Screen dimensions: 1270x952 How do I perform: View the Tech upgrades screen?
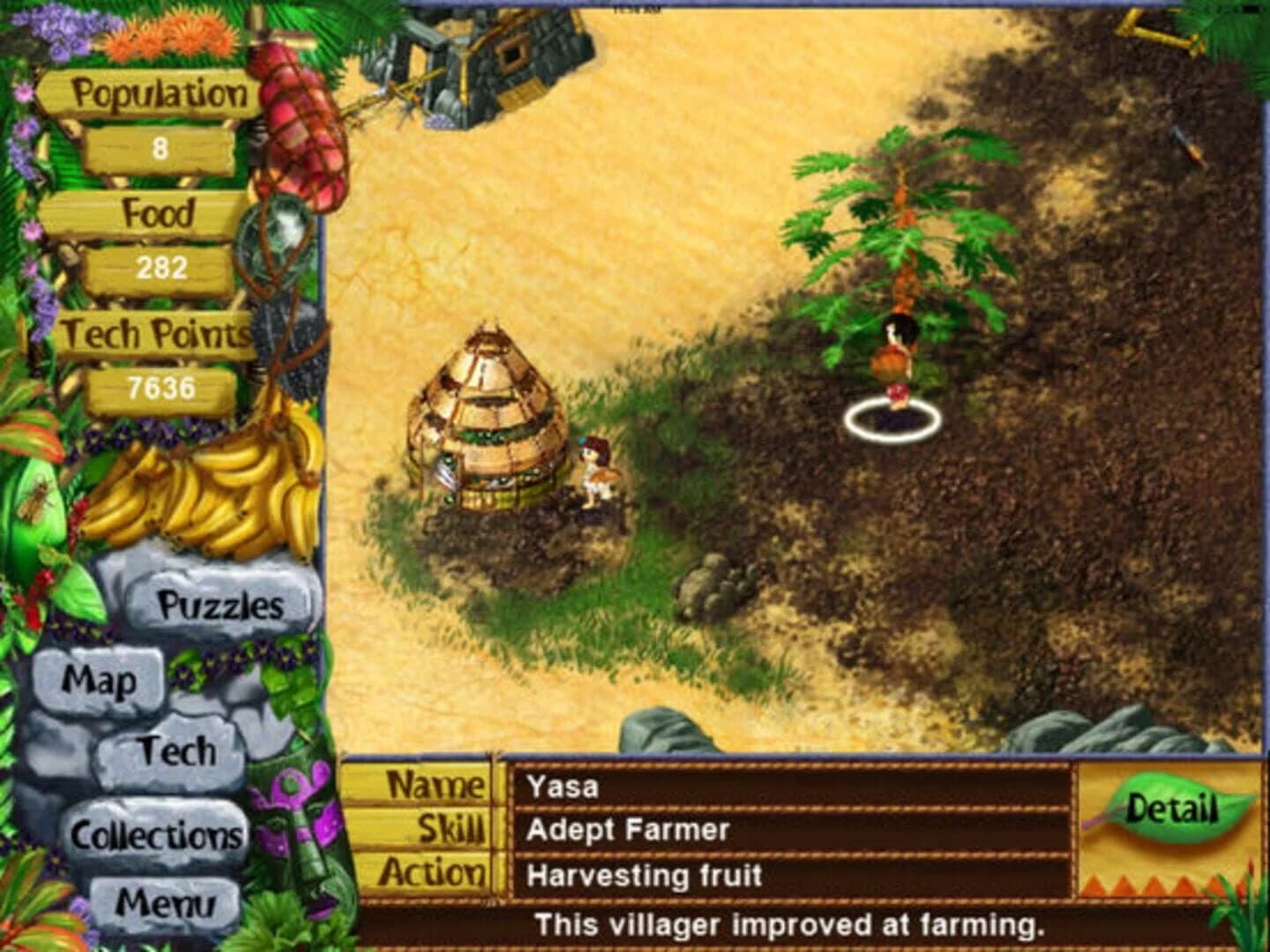click(x=177, y=750)
